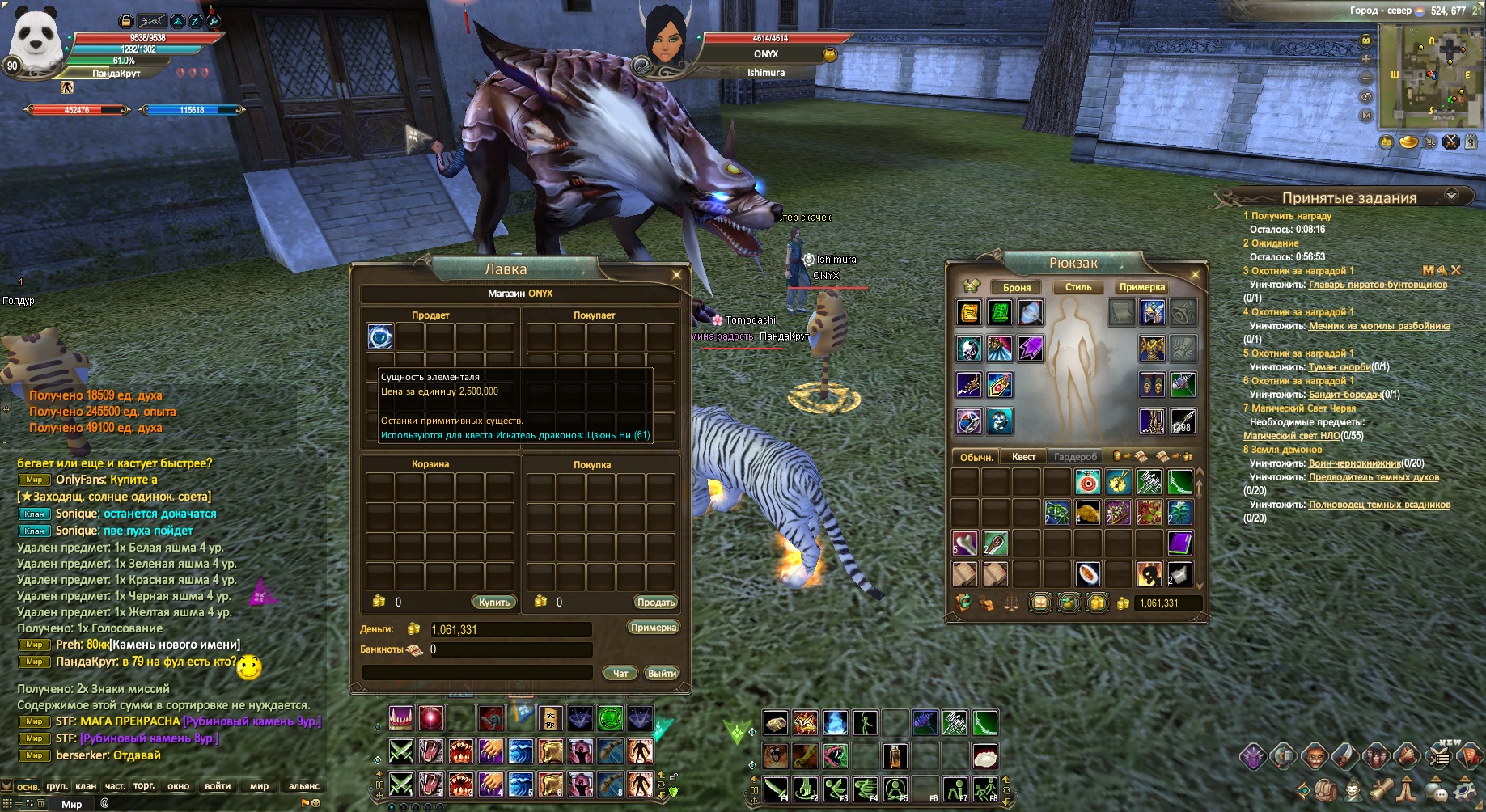
Task: Open the Примерка tab in backpack
Action: (x=1141, y=287)
